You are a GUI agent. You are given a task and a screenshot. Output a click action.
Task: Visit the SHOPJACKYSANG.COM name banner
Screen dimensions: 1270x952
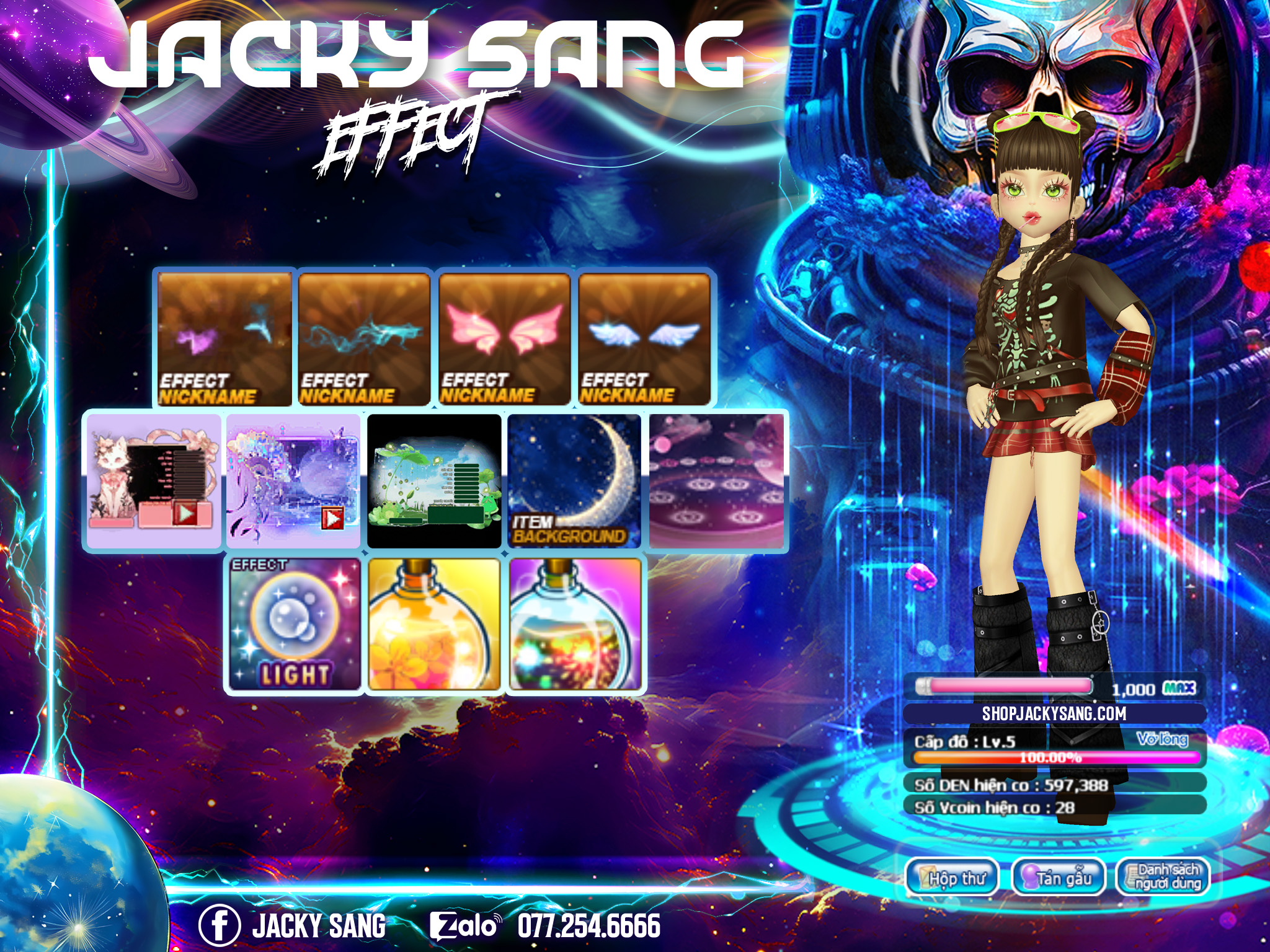coord(1054,713)
